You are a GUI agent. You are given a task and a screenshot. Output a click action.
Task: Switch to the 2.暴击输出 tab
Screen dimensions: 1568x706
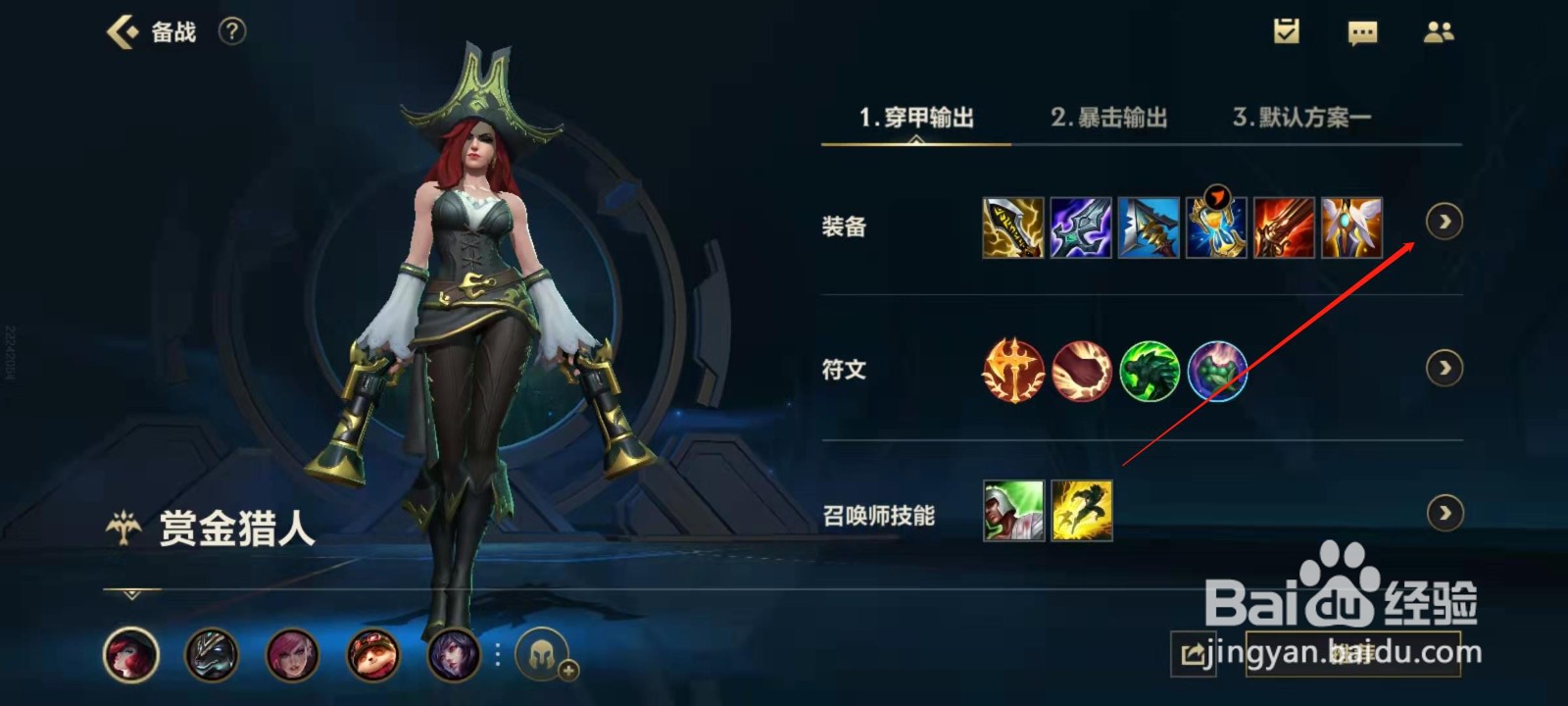[1110, 116]
